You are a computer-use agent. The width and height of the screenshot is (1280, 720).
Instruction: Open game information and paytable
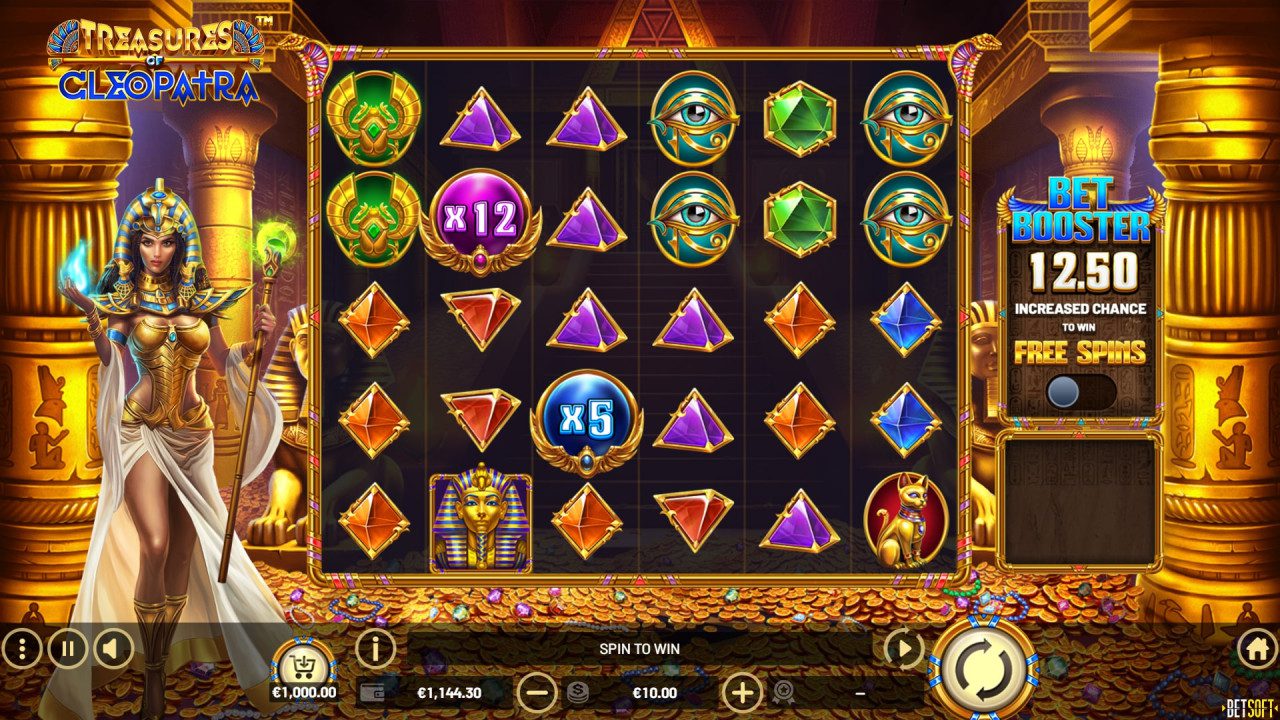pos(376,649)
